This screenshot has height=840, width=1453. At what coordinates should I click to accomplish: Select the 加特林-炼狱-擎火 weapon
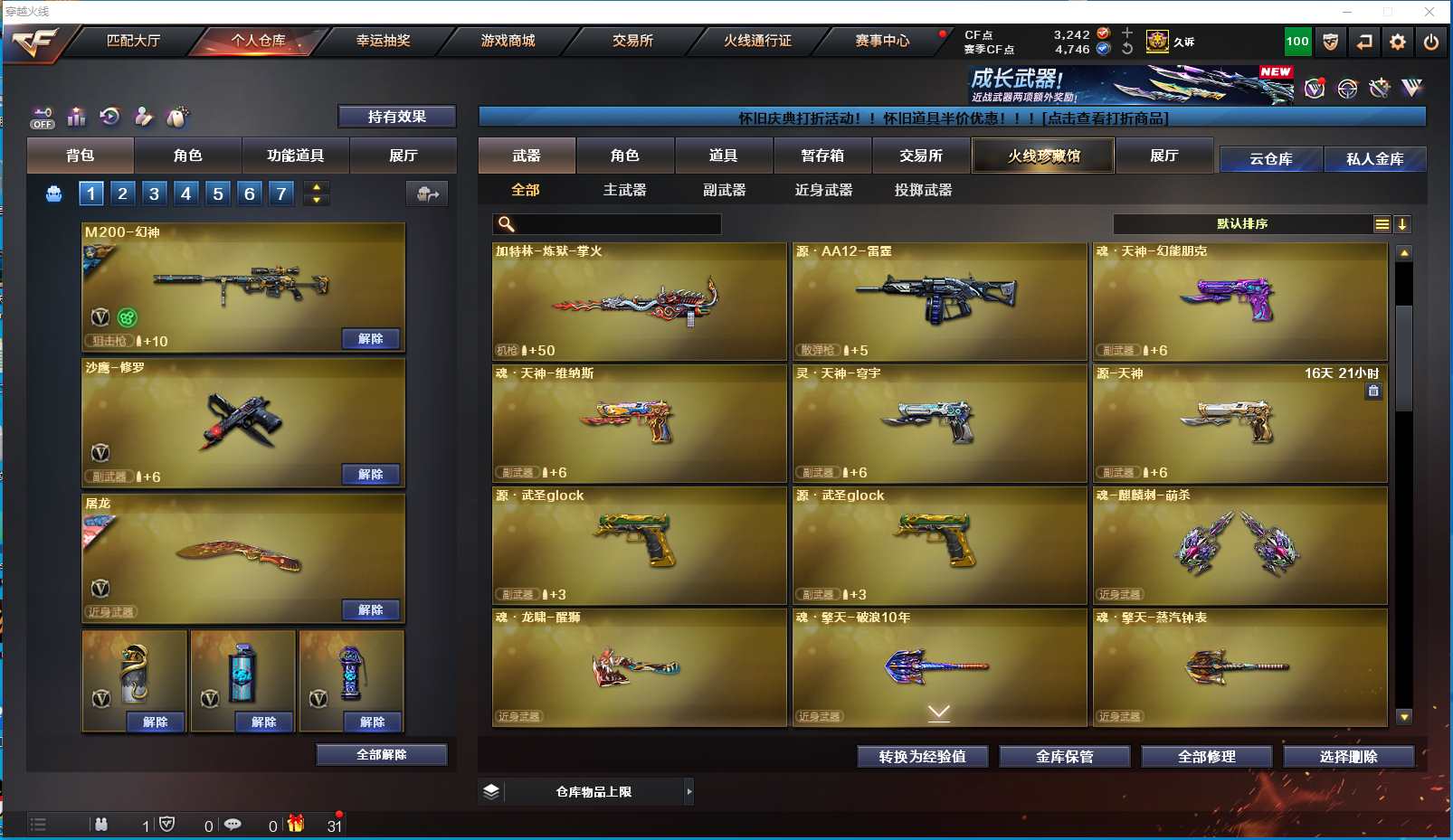click(x=639, y=301)
